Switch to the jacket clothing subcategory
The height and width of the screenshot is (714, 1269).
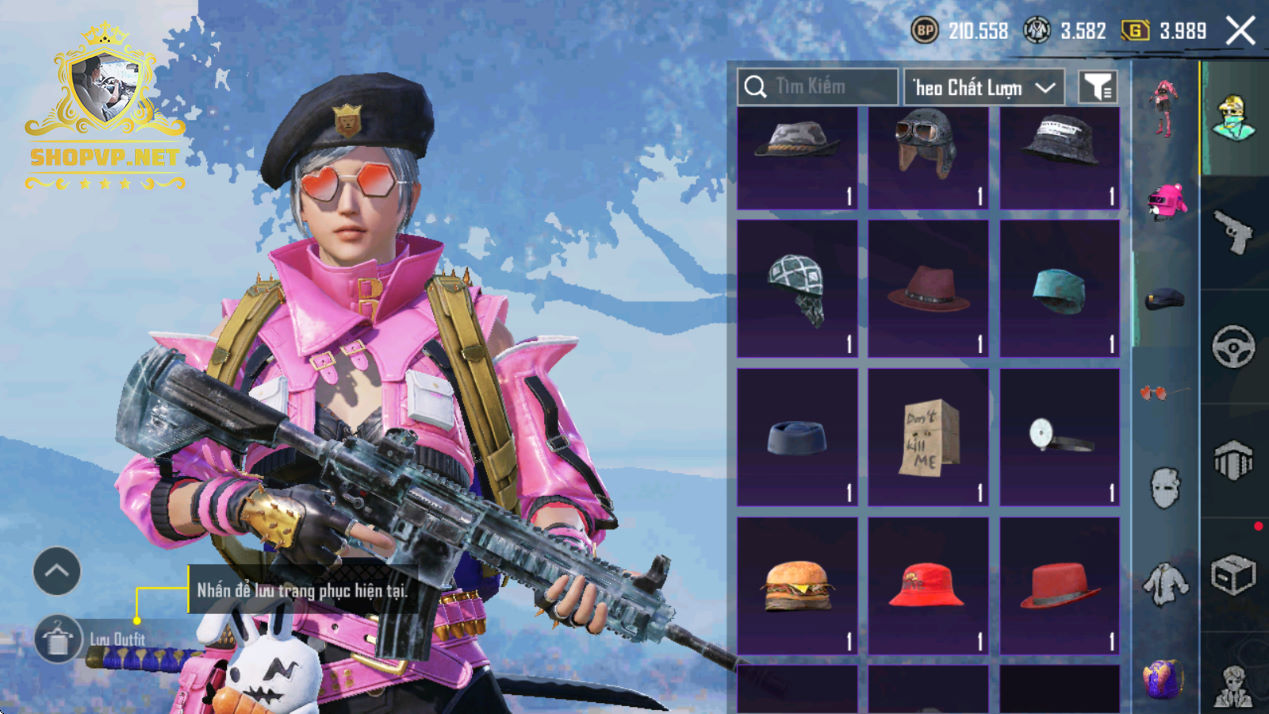[1165, 584]
